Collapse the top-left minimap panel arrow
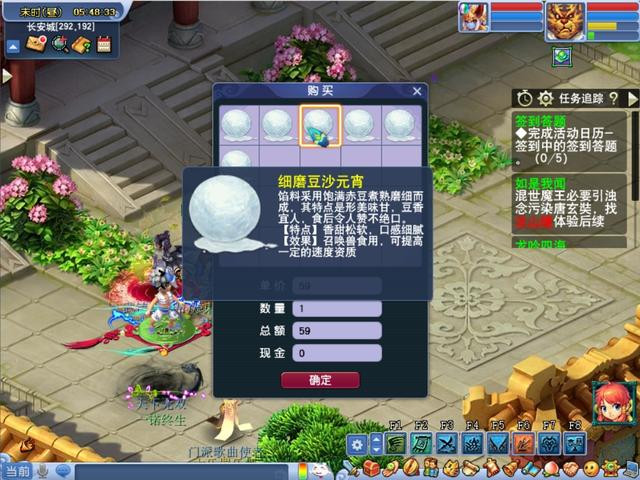Image resolution: width=640 pixels, height=480 pixels. [x=14, y=46]
